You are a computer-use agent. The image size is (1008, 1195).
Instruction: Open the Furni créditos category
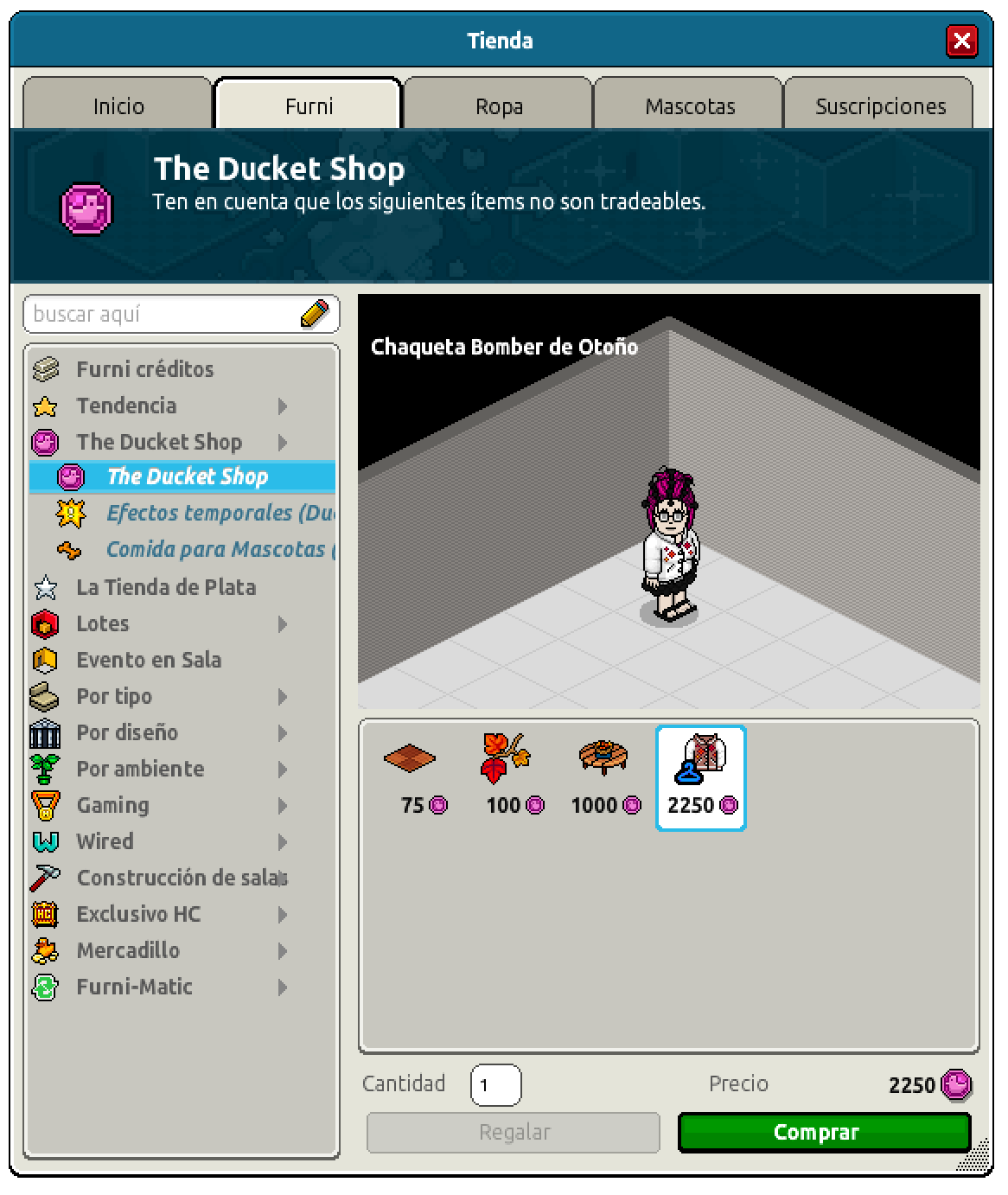tap(144, 369)
